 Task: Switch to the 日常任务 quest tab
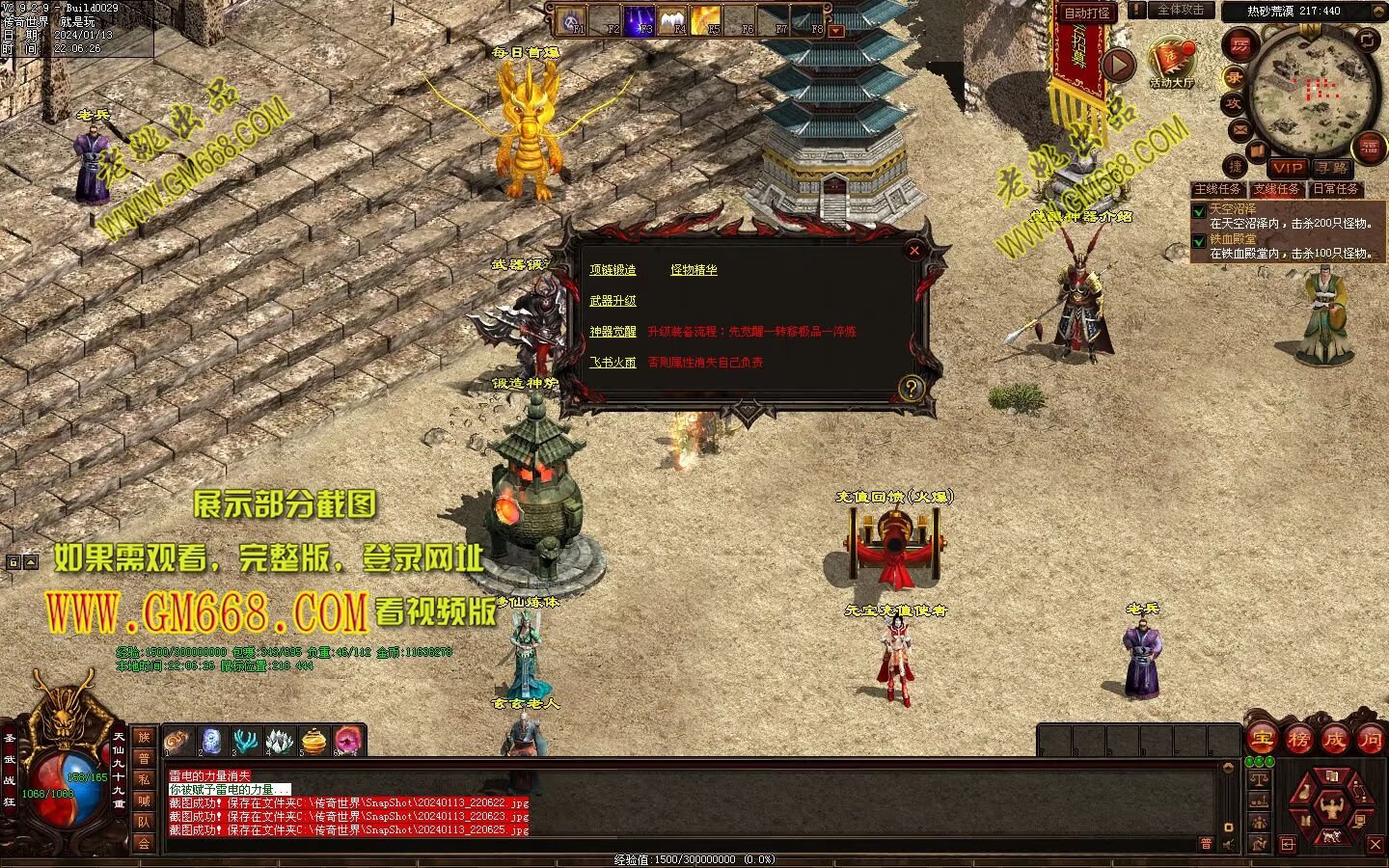click(x=1336, y=189)
